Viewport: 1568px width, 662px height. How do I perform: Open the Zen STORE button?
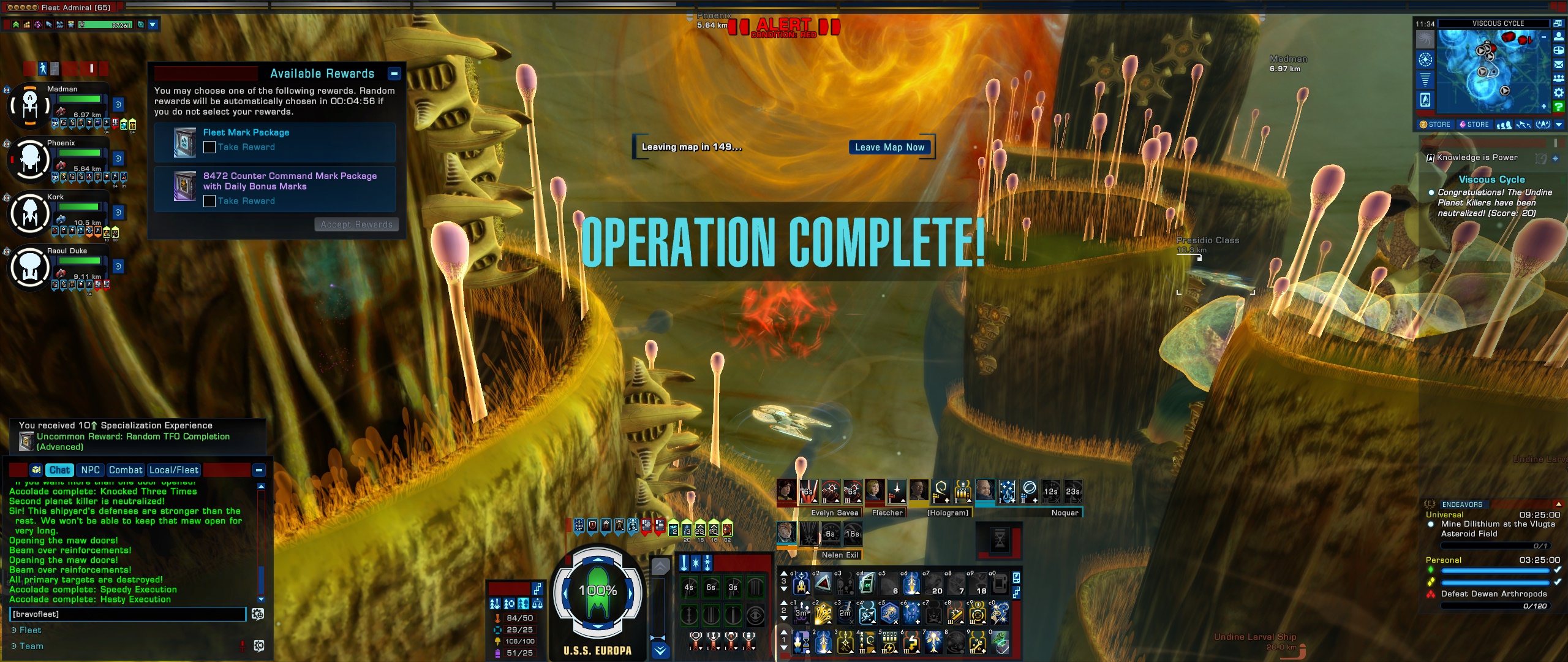(1435, 124)
